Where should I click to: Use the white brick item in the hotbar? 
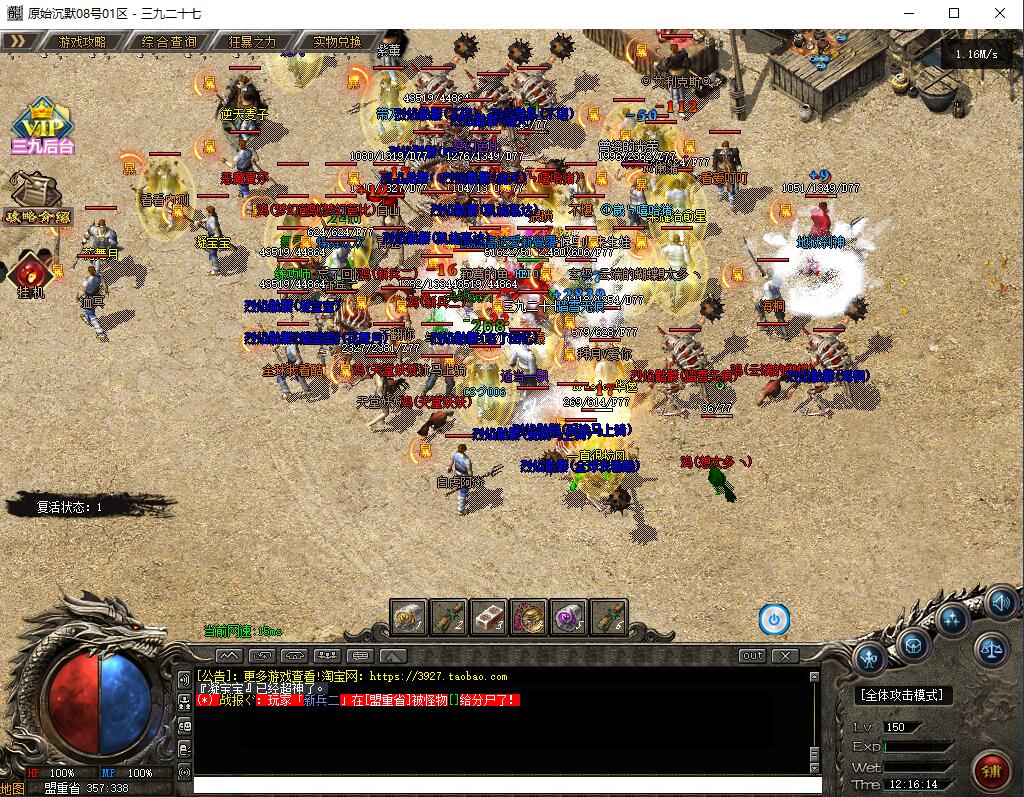(x=489, y=618)
